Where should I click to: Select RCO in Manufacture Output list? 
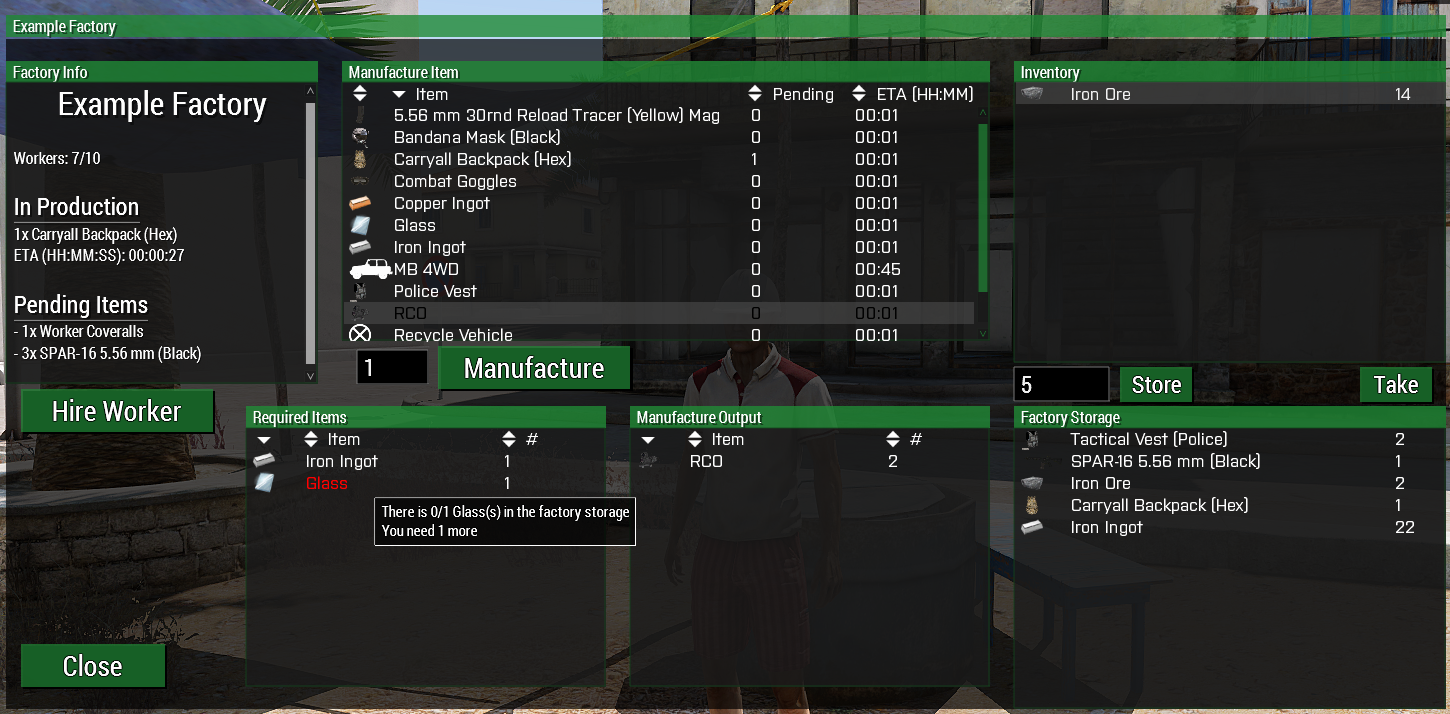coord(706,461)
